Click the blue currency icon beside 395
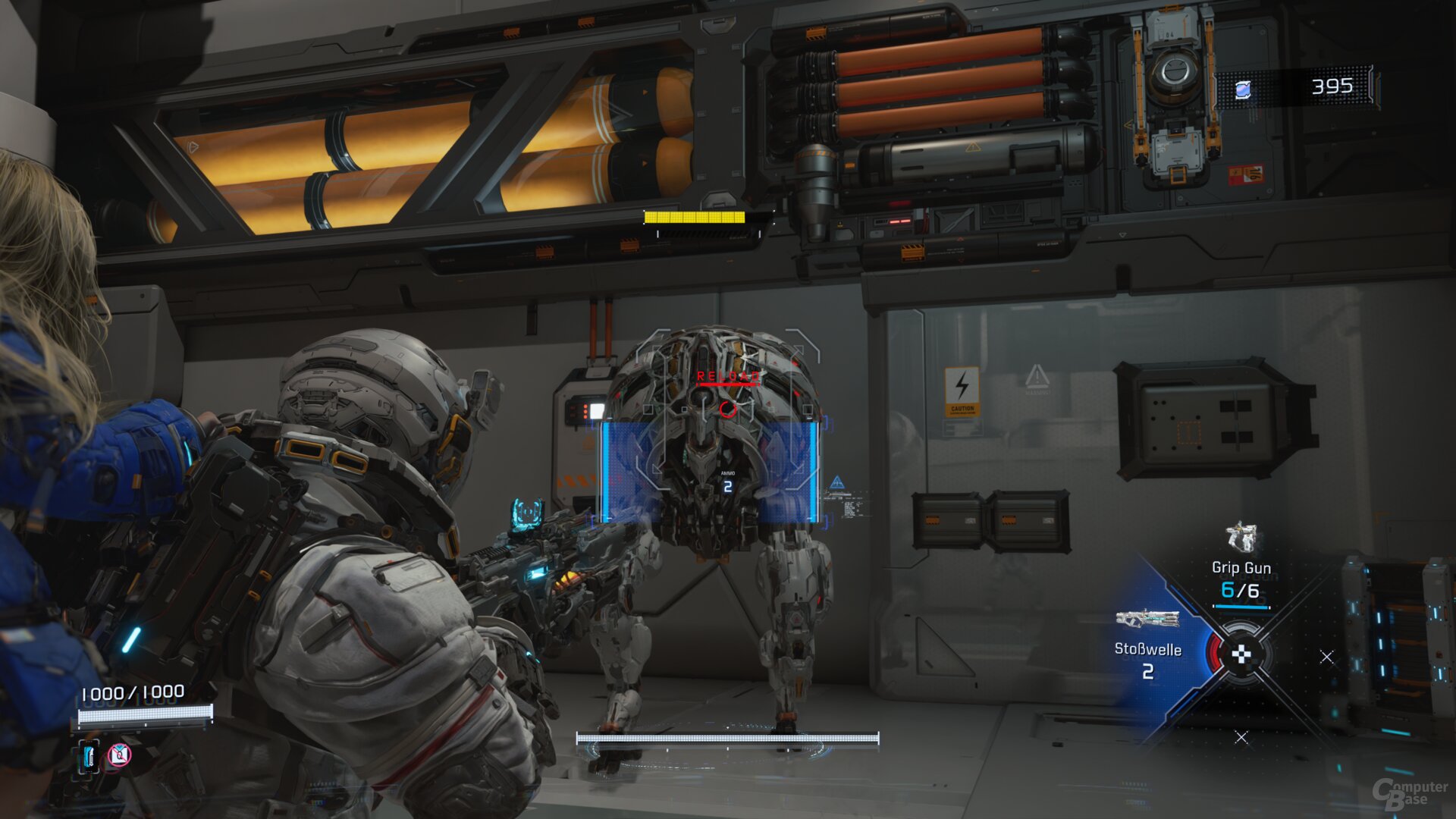 (x=1242, y=91)
